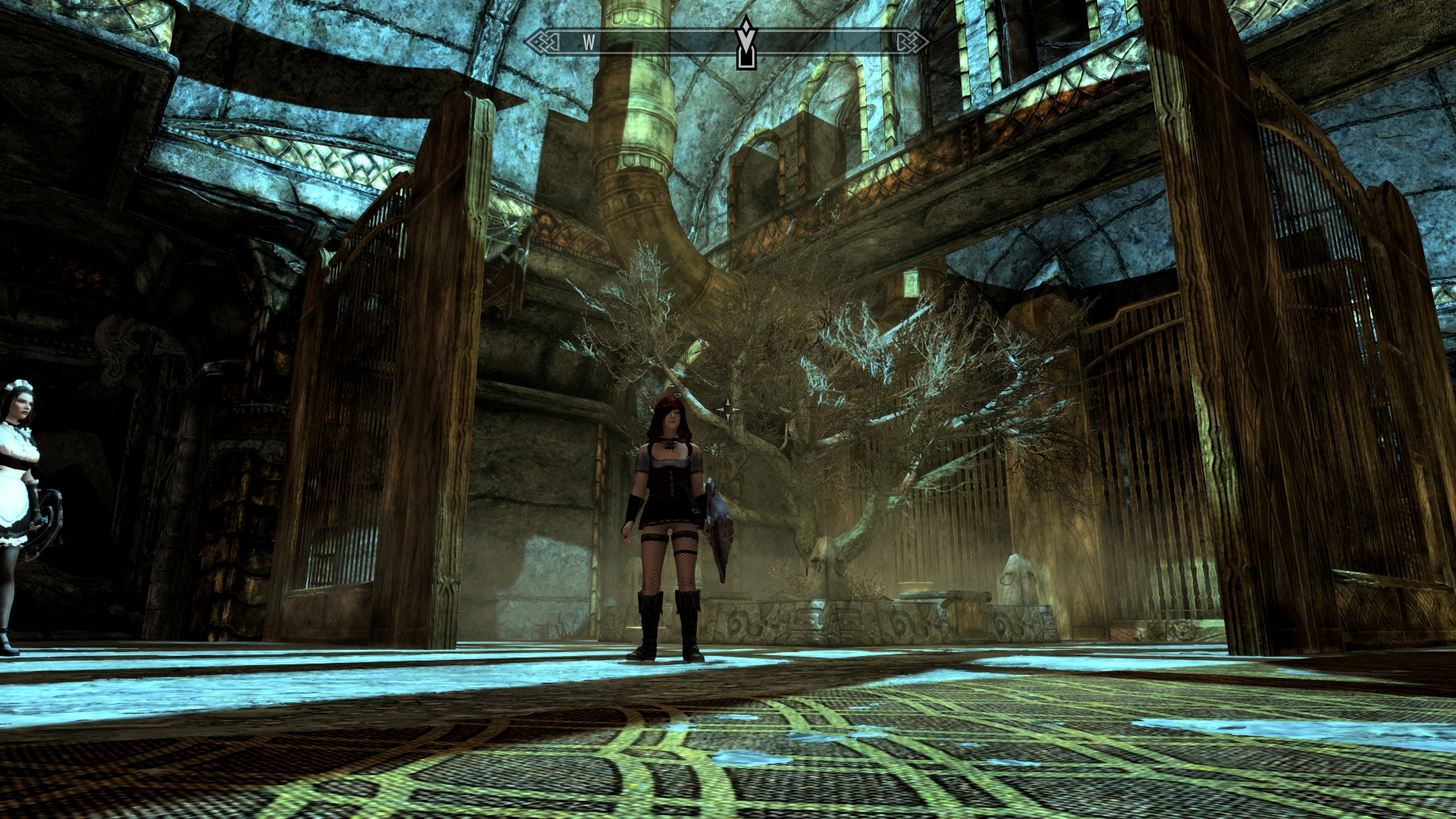The width and height of the screenshot is (1456, 819).
Task: Click the quest marker on the compass
Action: pos(746,42)
